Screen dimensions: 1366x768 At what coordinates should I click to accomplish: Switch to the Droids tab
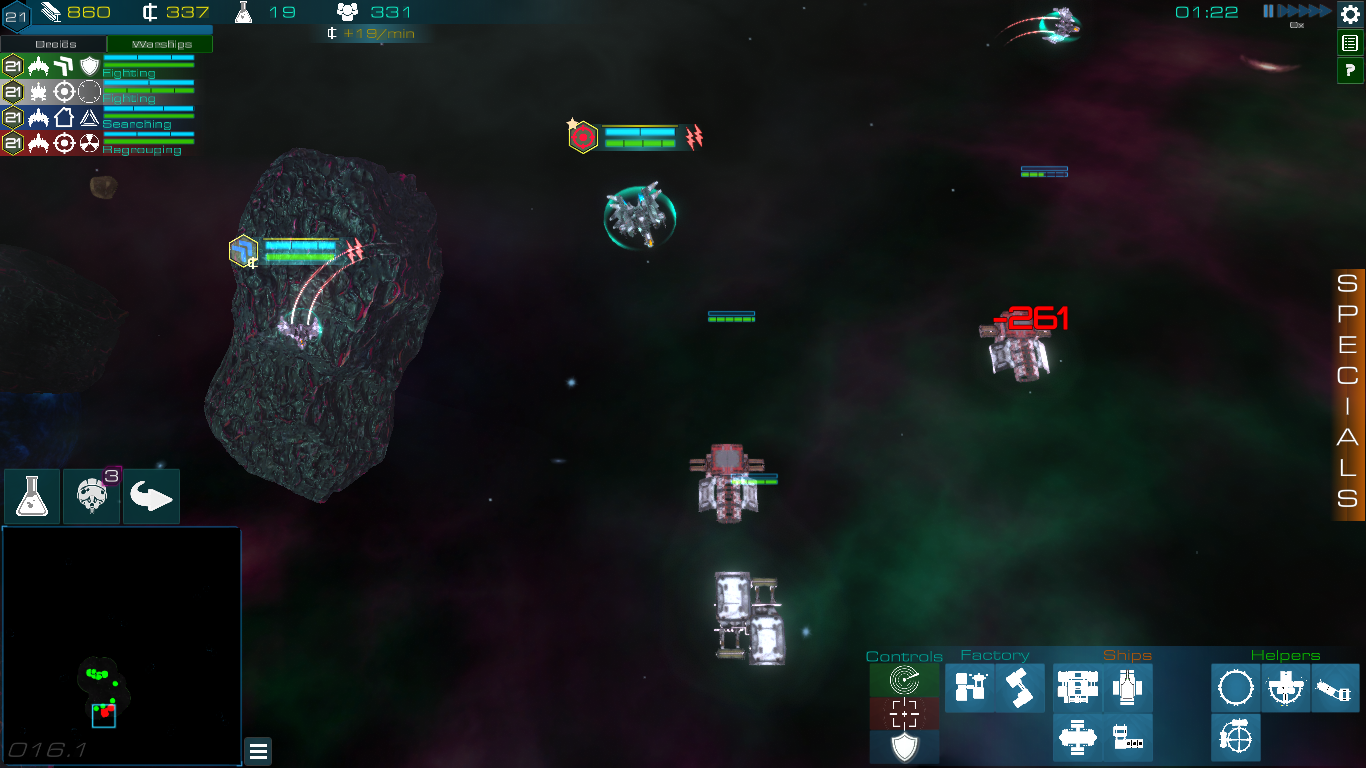(55, 44)
